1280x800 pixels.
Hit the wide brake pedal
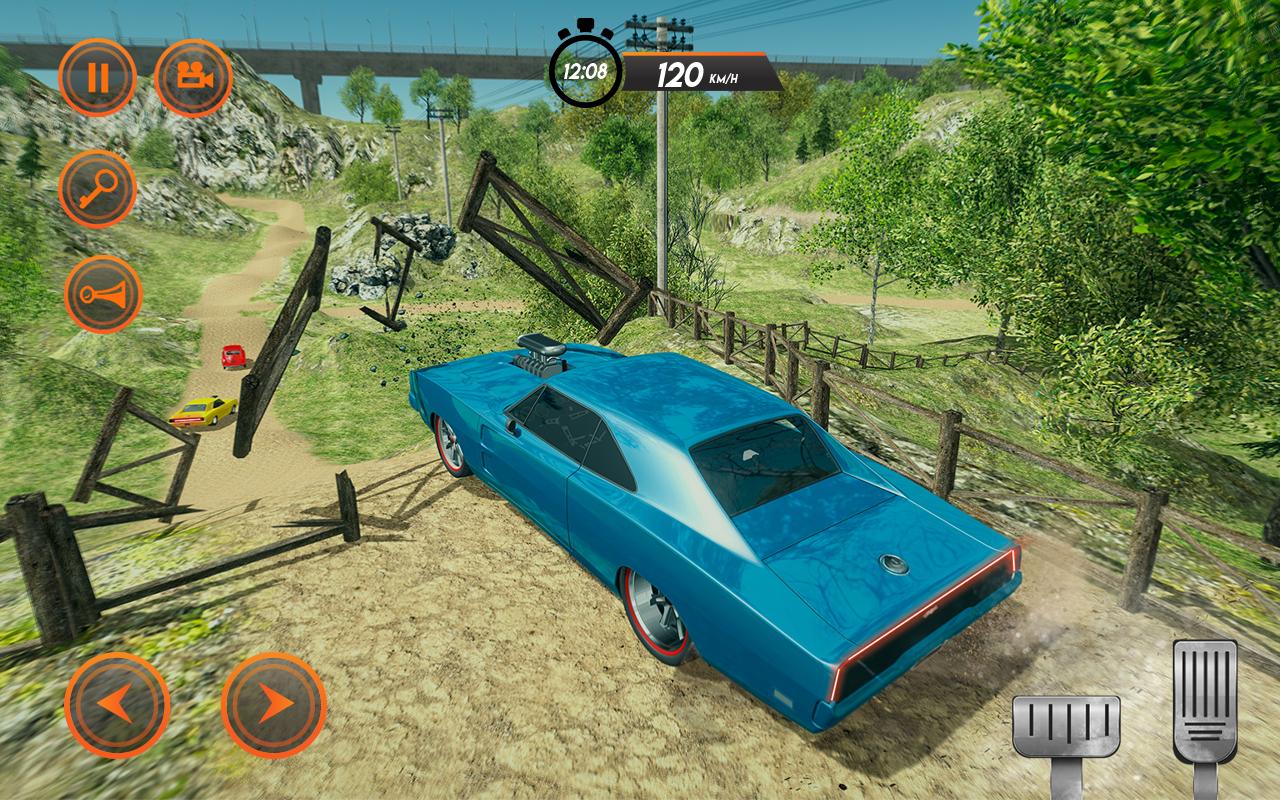coord(1066,727)
